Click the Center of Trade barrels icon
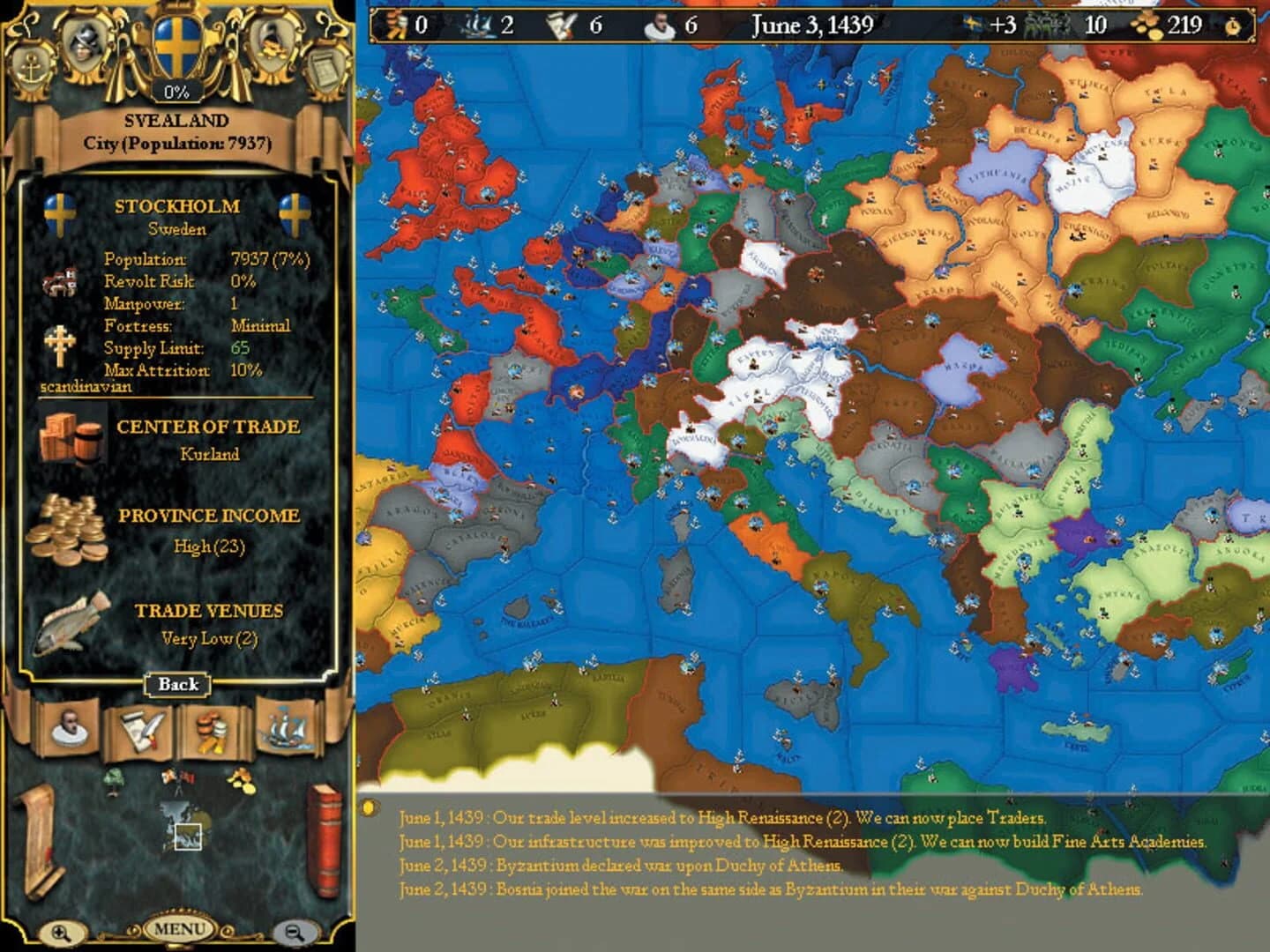The image size is (1270, 952). coord(66,437)
